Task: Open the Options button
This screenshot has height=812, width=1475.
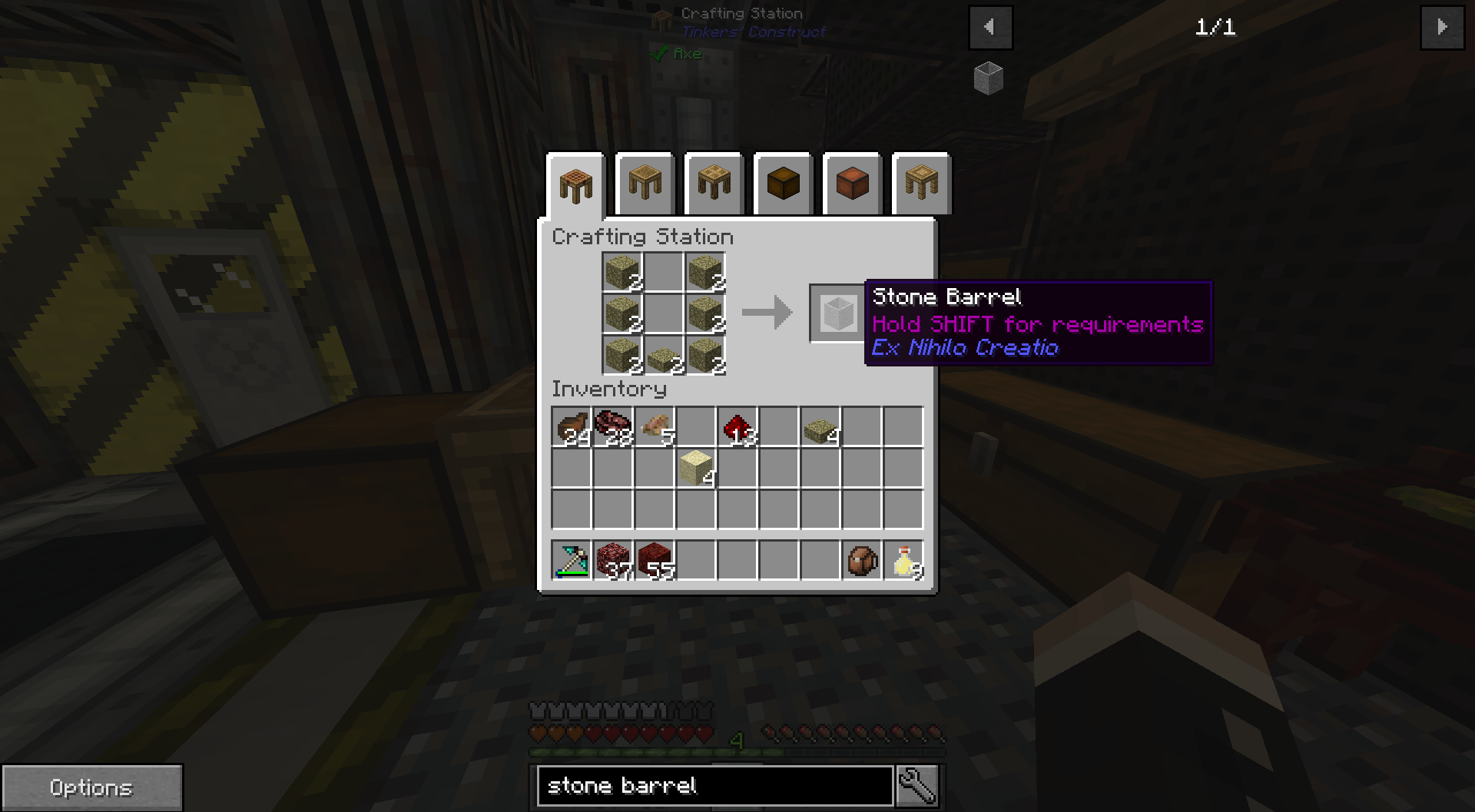Action: coord(91,787)
